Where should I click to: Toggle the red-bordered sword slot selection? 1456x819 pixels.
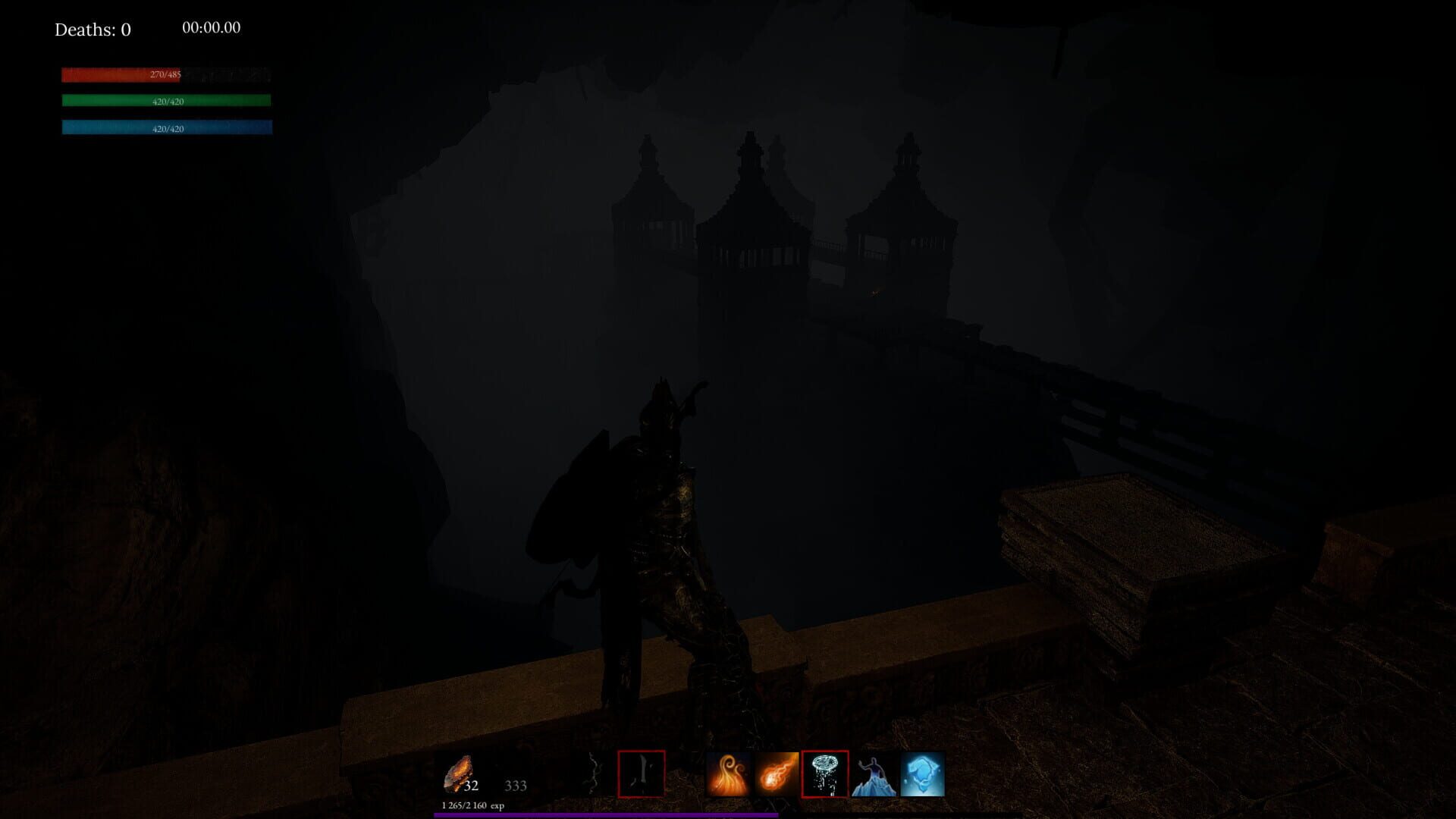coord(641,773)
